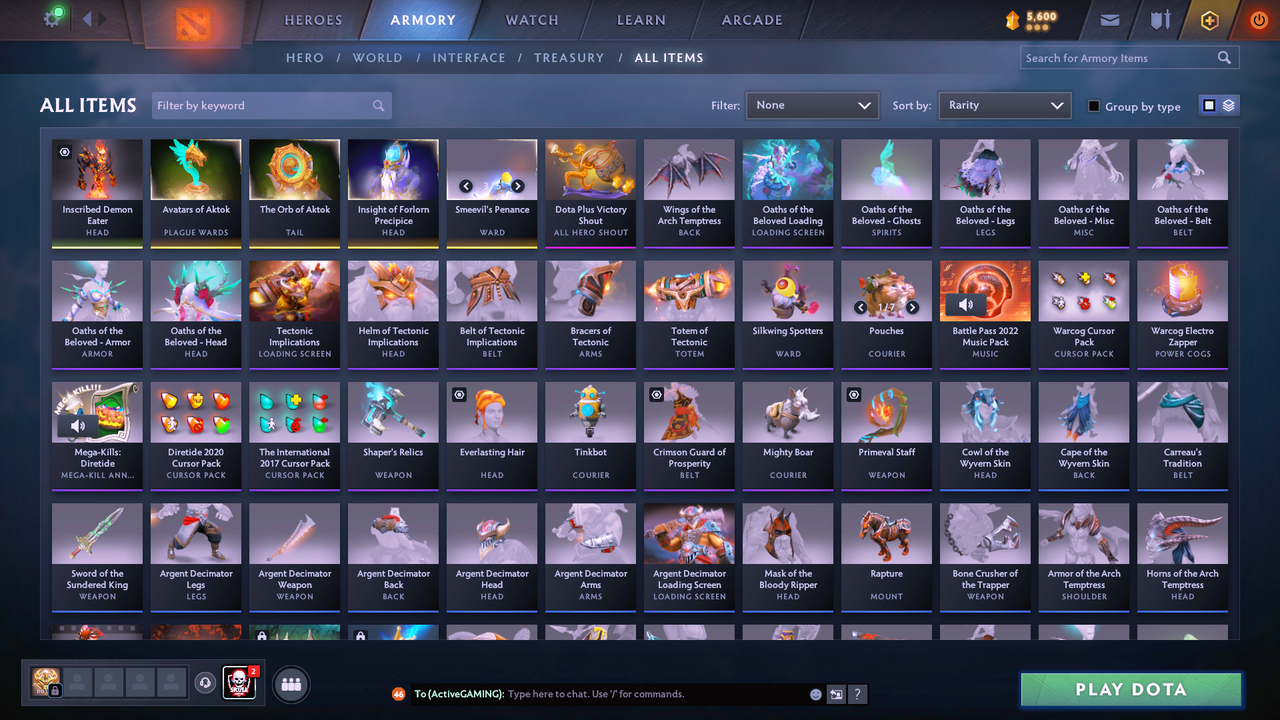Open the Sort by Rarity dropdown
This screenshot has width=1280, height=720.
1004,105
